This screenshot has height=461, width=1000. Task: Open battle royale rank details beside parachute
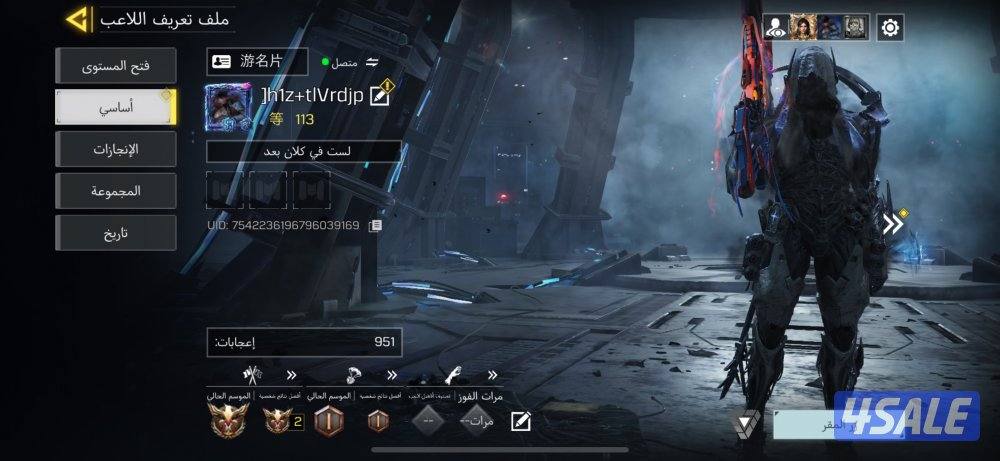(x=391, y=375)
